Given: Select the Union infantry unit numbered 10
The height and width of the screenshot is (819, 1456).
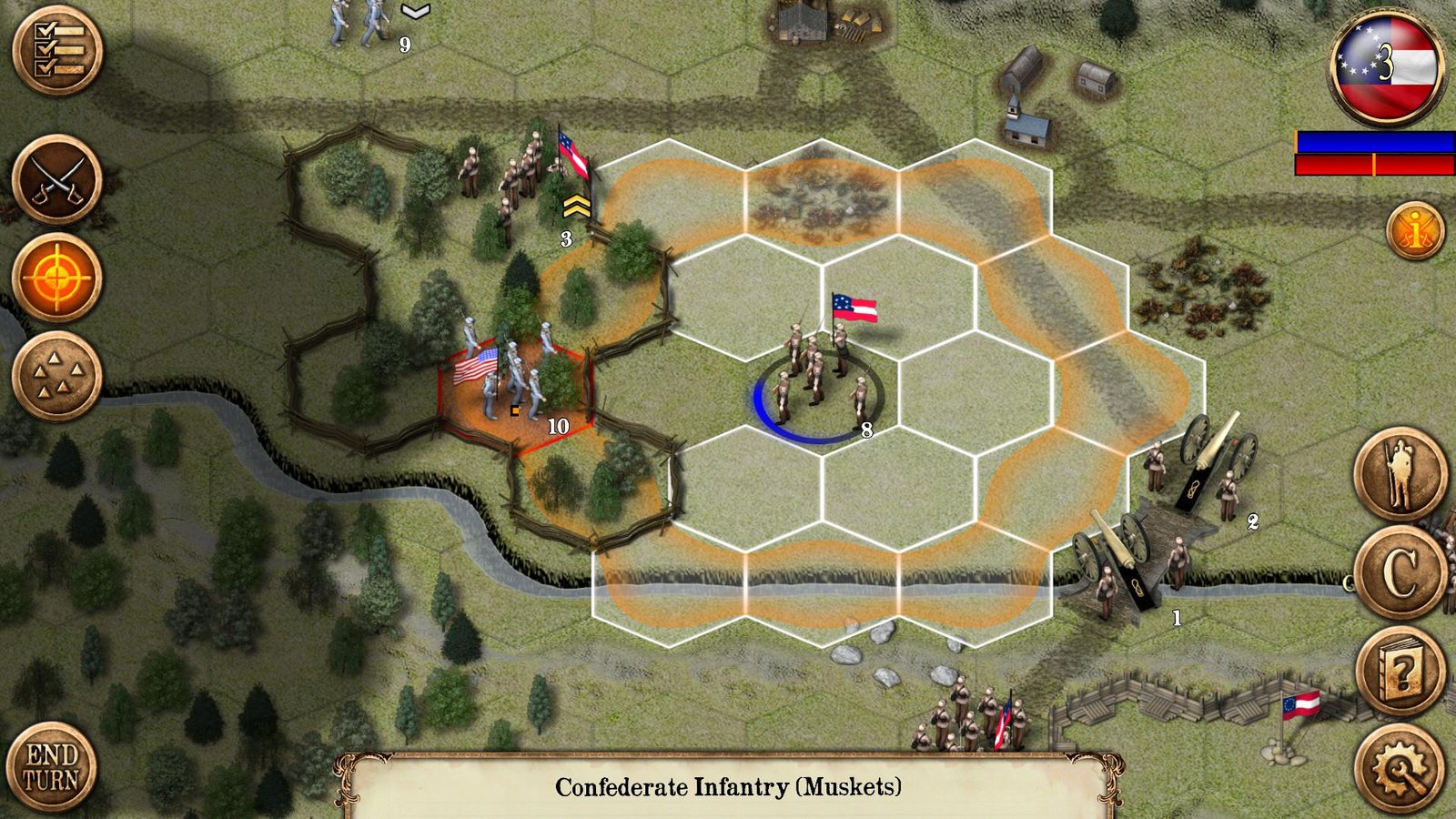Looking at the screenshot, I should click(510, 373).
